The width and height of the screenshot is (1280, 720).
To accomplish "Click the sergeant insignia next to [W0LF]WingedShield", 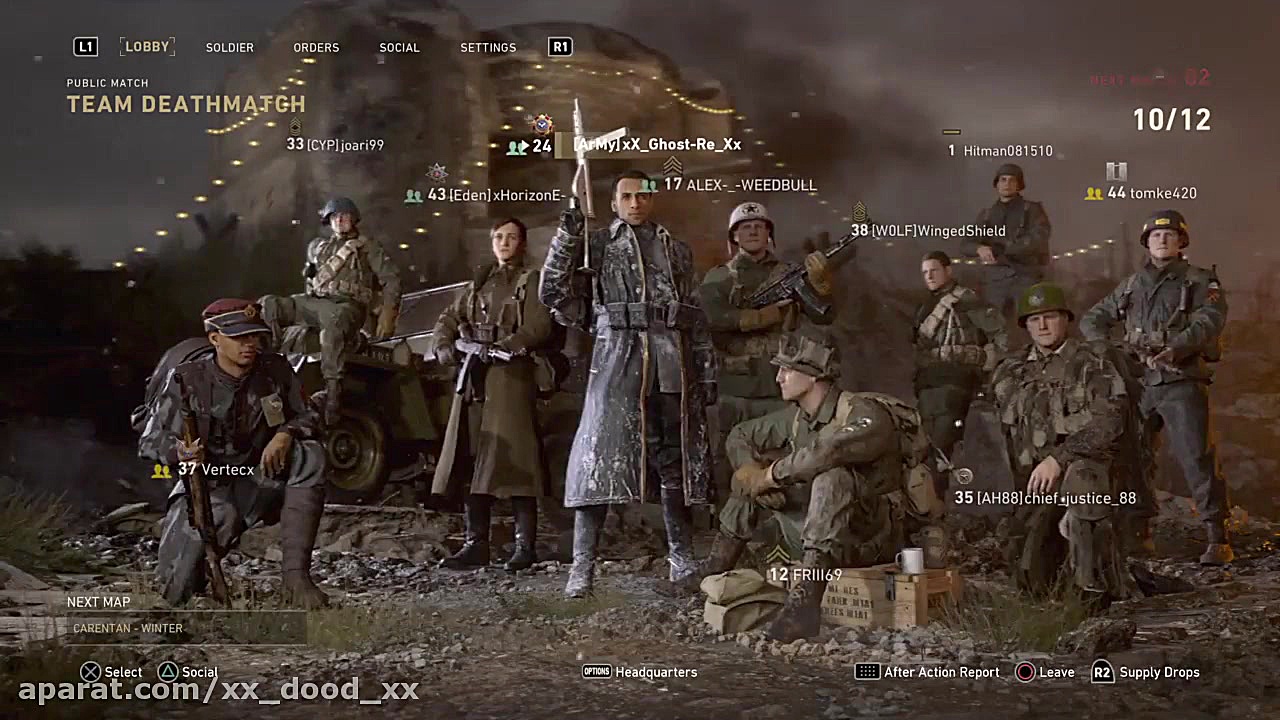I will tap(859, 213).
